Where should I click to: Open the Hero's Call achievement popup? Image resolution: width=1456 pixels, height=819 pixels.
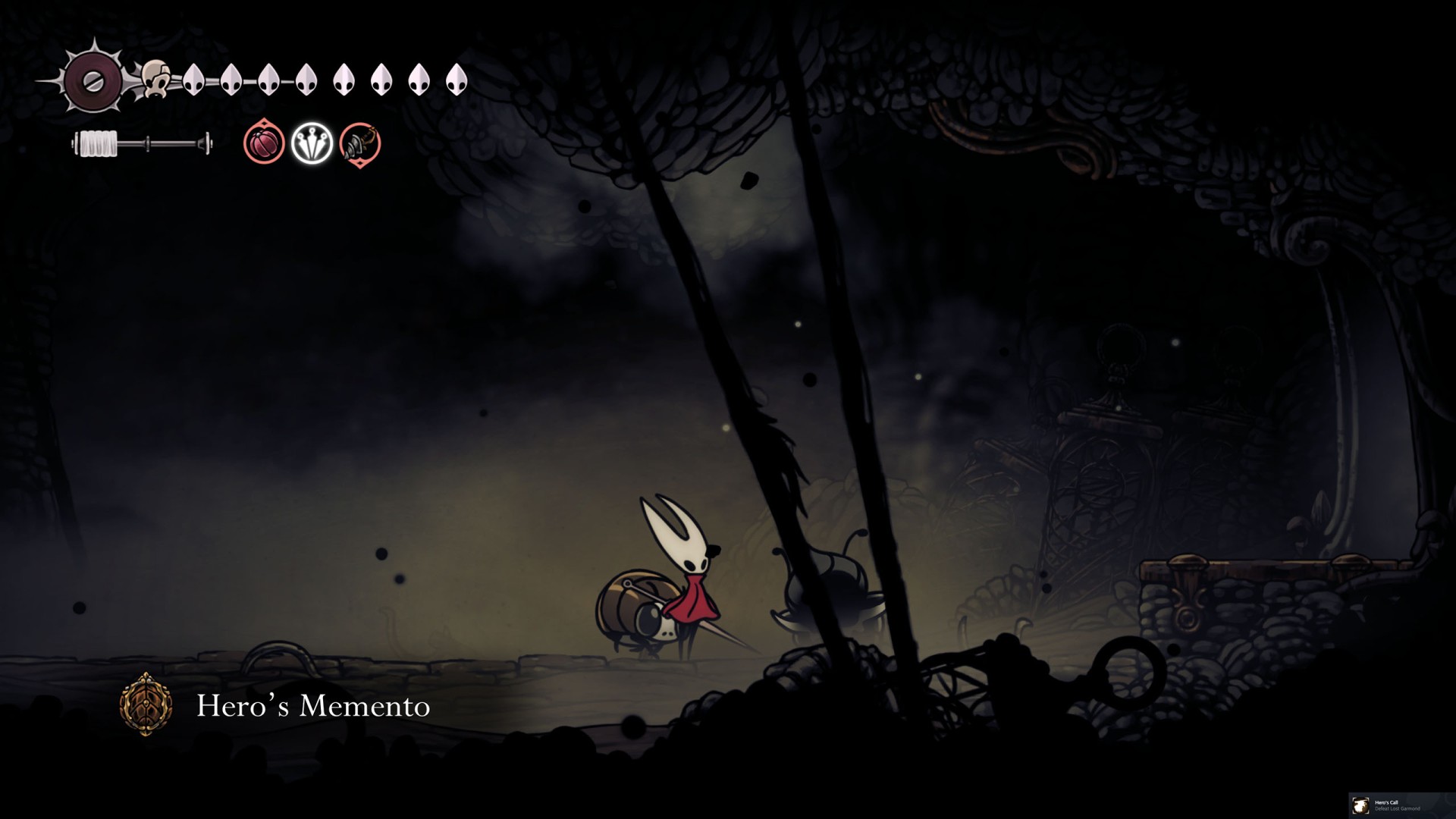coord(1401,805)
